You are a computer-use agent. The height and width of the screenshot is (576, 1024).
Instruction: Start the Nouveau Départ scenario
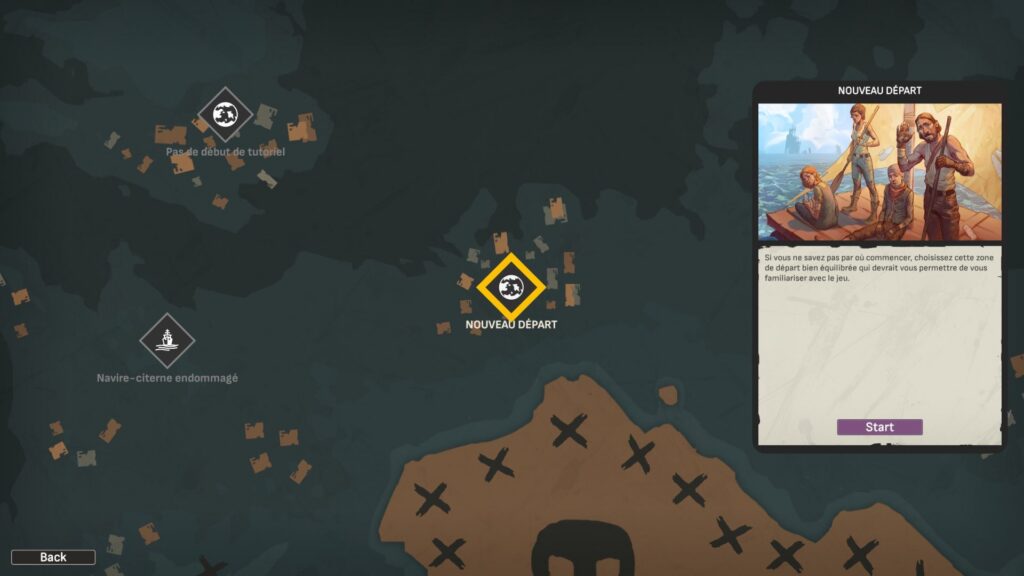879,427
